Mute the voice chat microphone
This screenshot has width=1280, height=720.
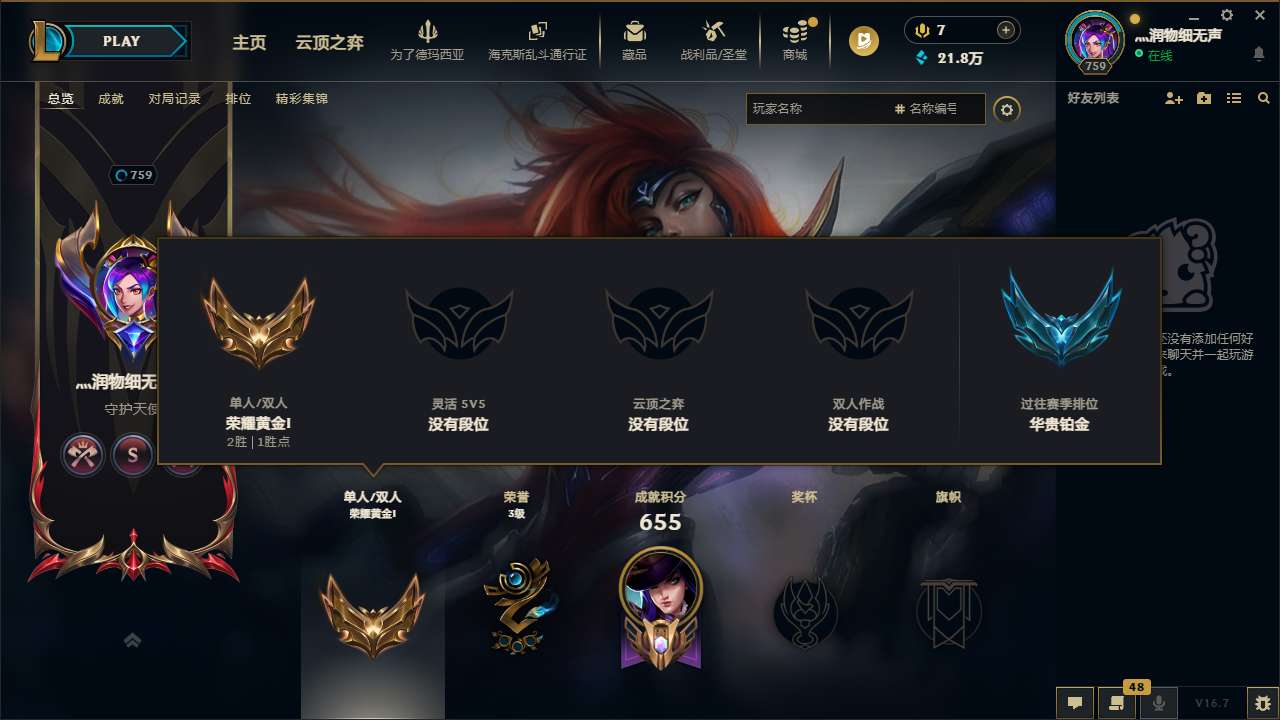1159,703
